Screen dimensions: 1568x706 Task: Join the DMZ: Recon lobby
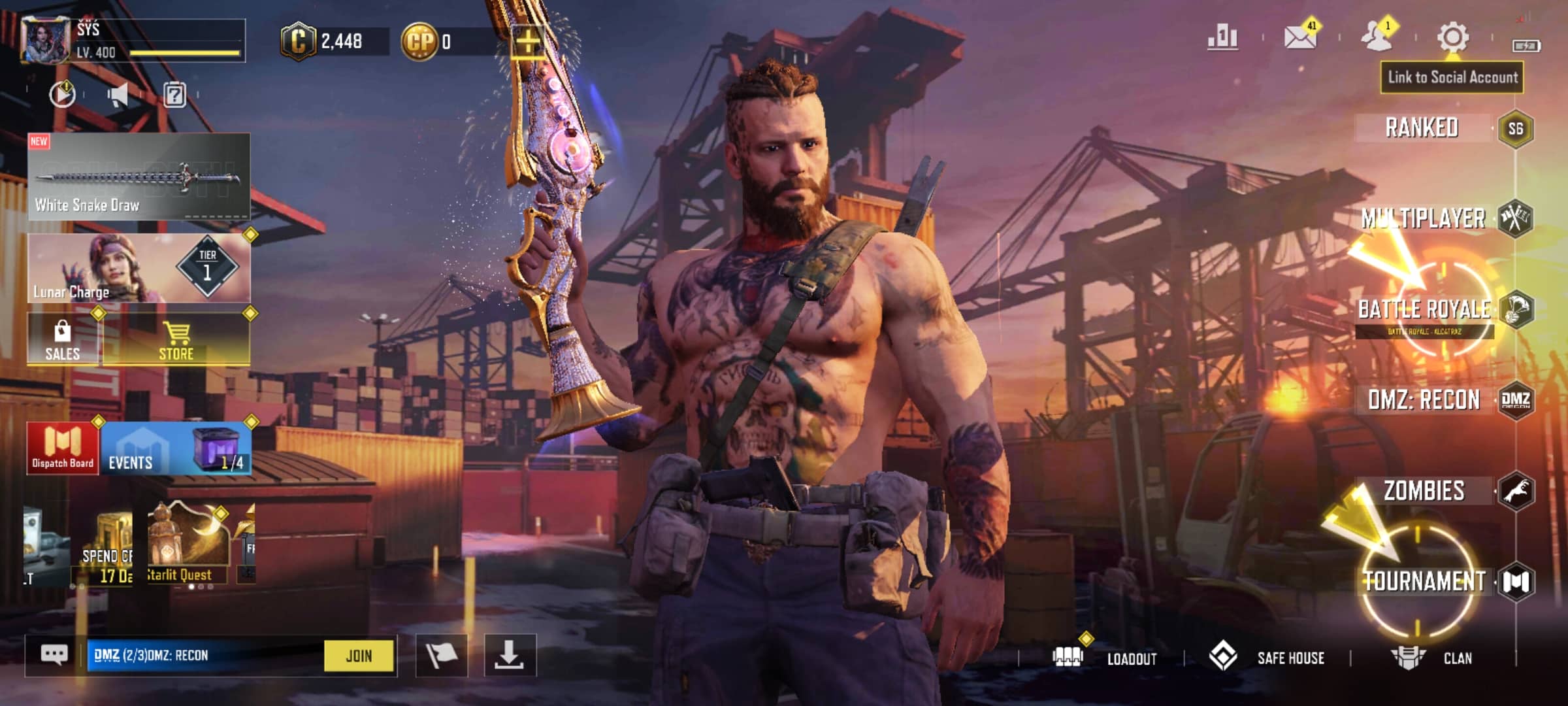(x=359, y=656)
